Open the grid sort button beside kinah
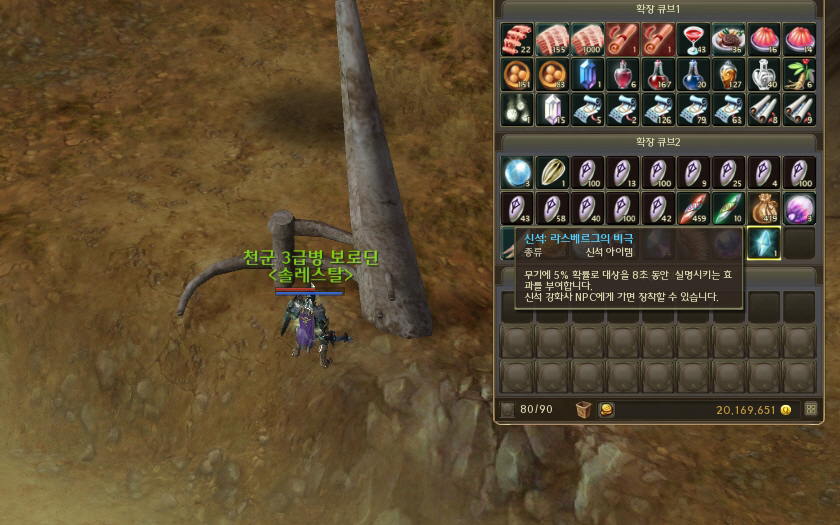The height and width of the screenshot is (525, 840). [x=810, y=409]
